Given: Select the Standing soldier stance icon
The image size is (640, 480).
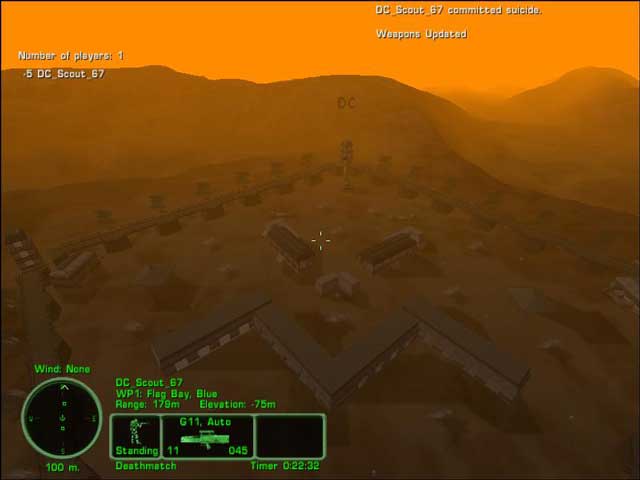Looking at the screenshot, I should tap(135, 433).
